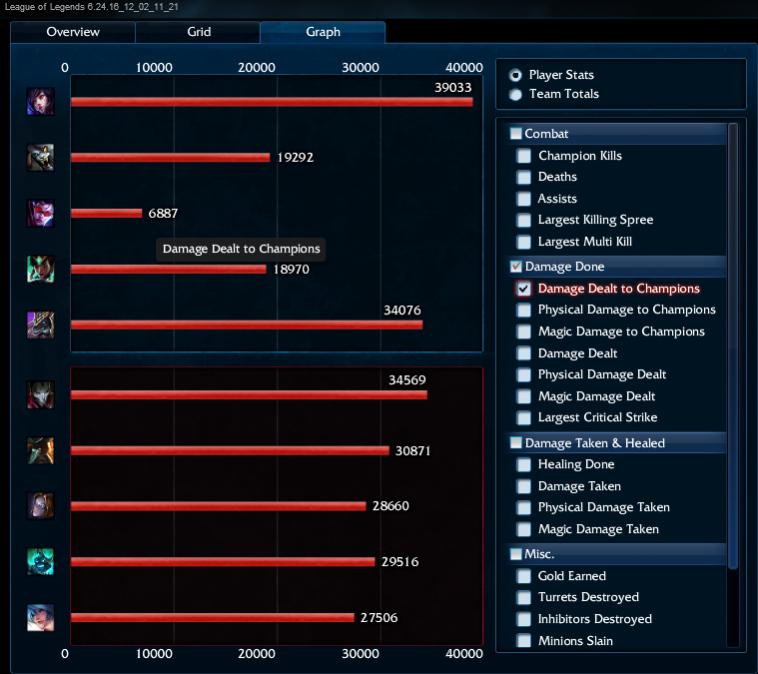The image size is (758, 674).
Task: Enable the Turrets Destroyed checkbox
Action: [524, 598]
